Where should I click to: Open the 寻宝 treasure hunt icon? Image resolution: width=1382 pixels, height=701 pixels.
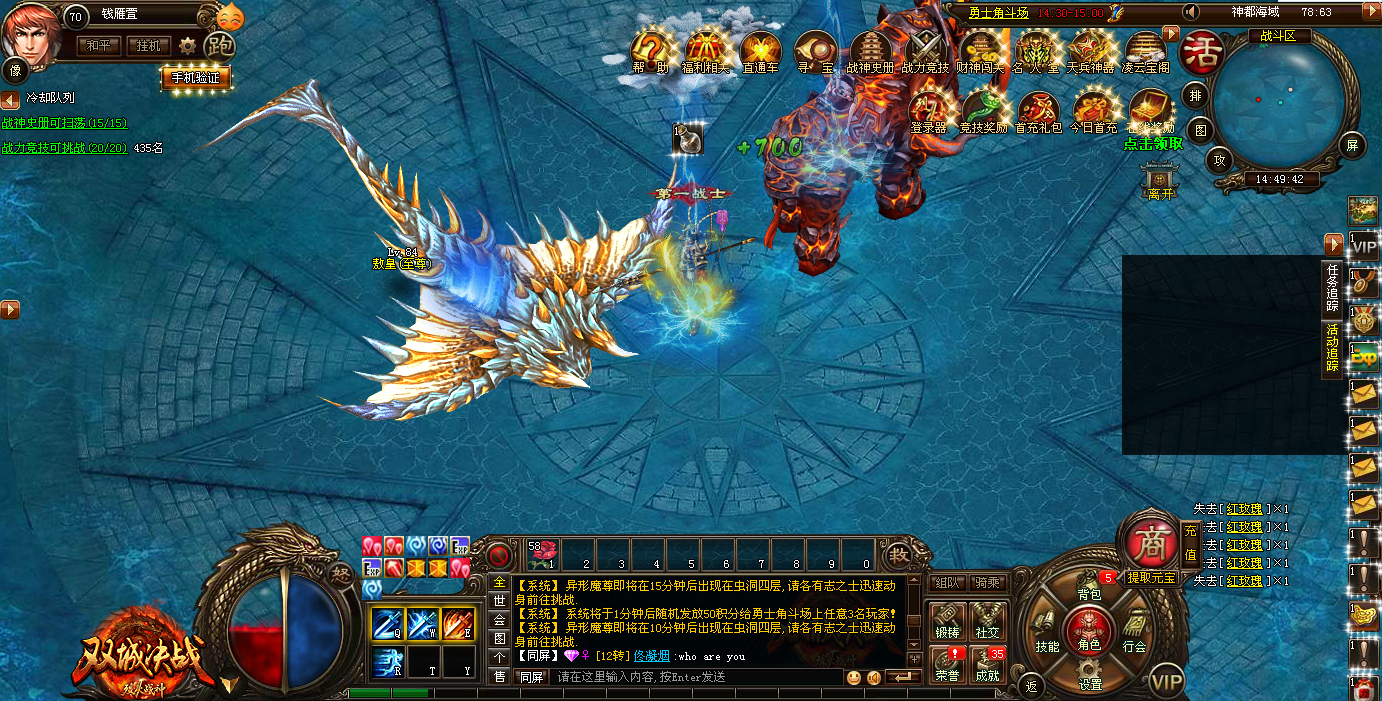(815, 52)
